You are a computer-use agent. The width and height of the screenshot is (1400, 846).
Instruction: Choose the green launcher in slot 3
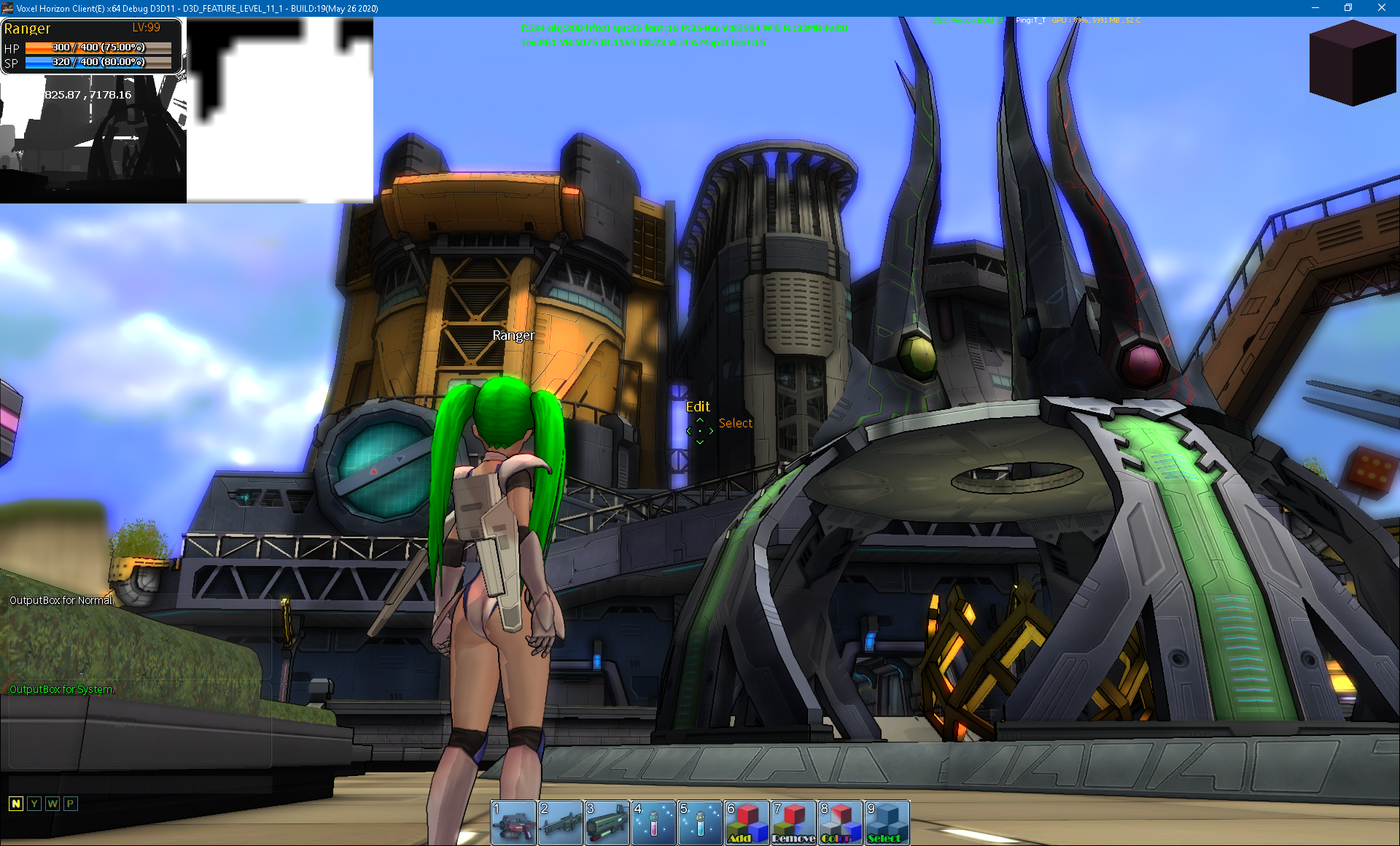tap(607, 823)
